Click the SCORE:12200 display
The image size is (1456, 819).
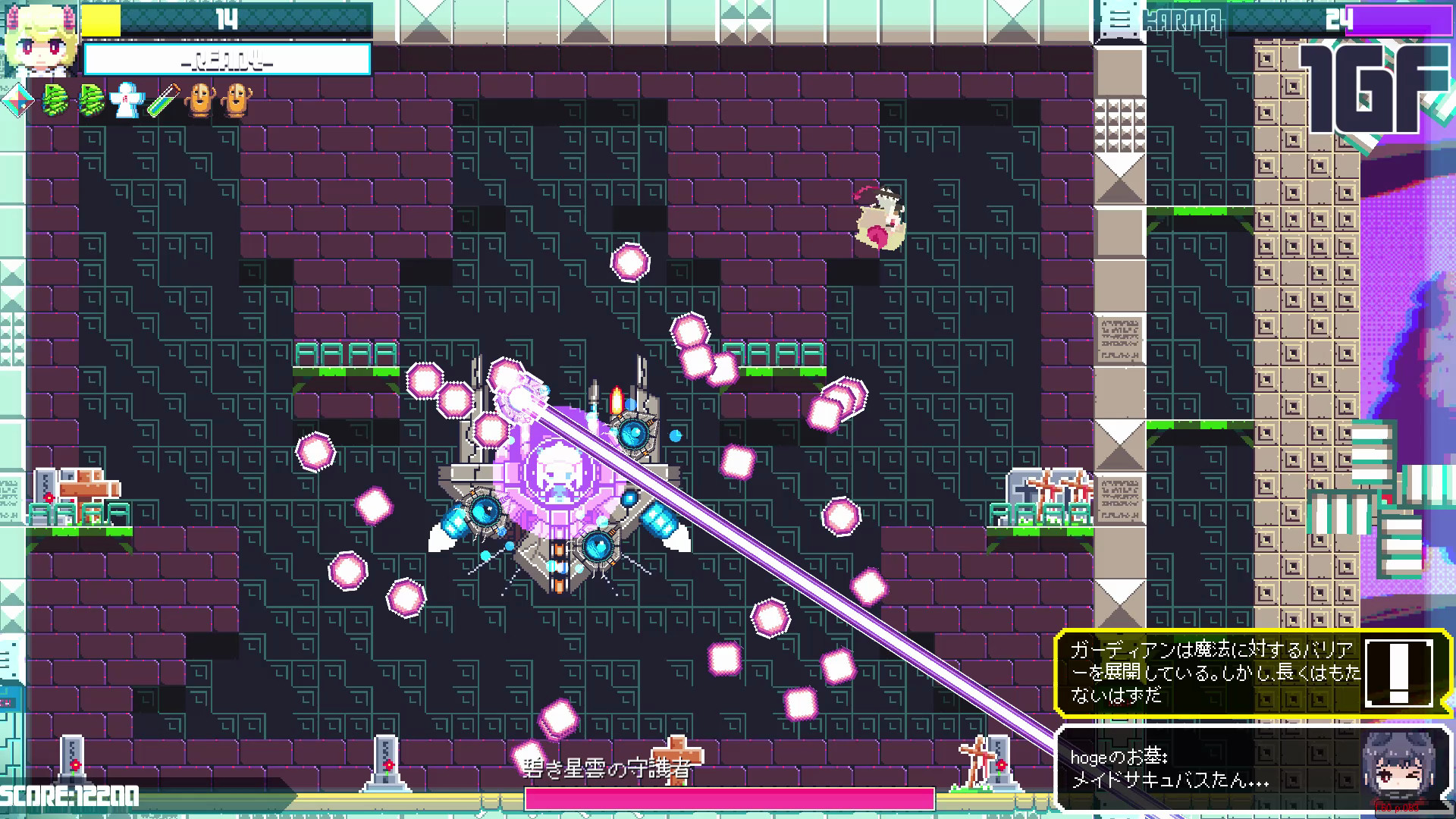pyautogui.click(x=70, y=797)
